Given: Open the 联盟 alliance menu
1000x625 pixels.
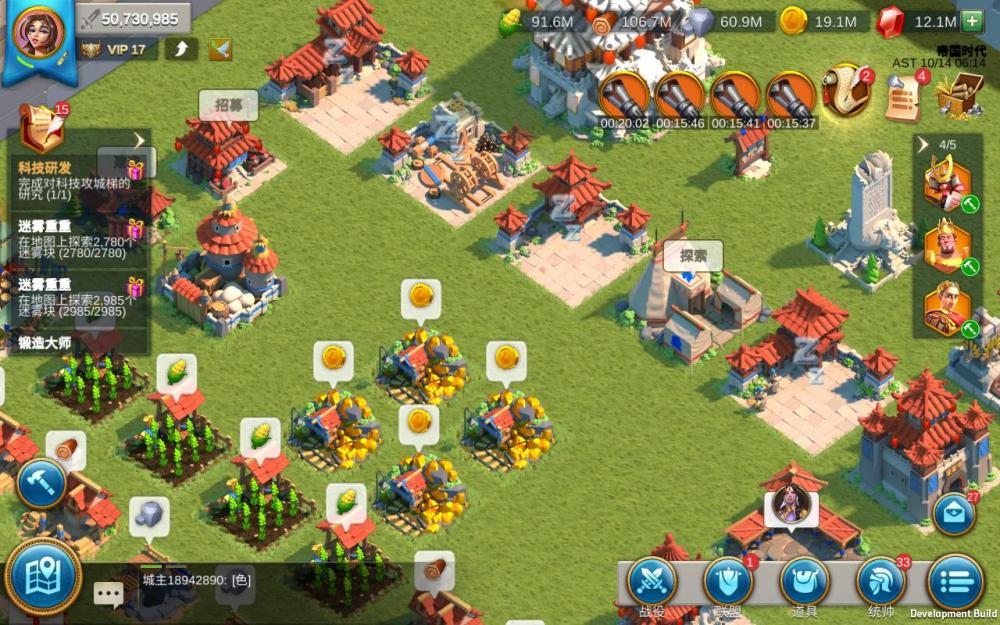Looking at the screenshot, I should pyautogui.click(x=728, y=583).
